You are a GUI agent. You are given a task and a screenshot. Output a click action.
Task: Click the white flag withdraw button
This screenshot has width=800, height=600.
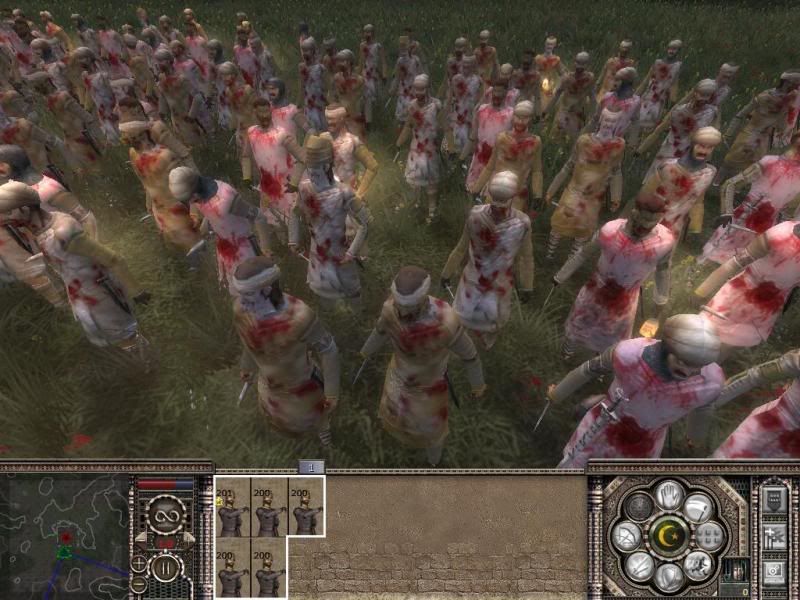pyautogui.click(x=701, y=508)
